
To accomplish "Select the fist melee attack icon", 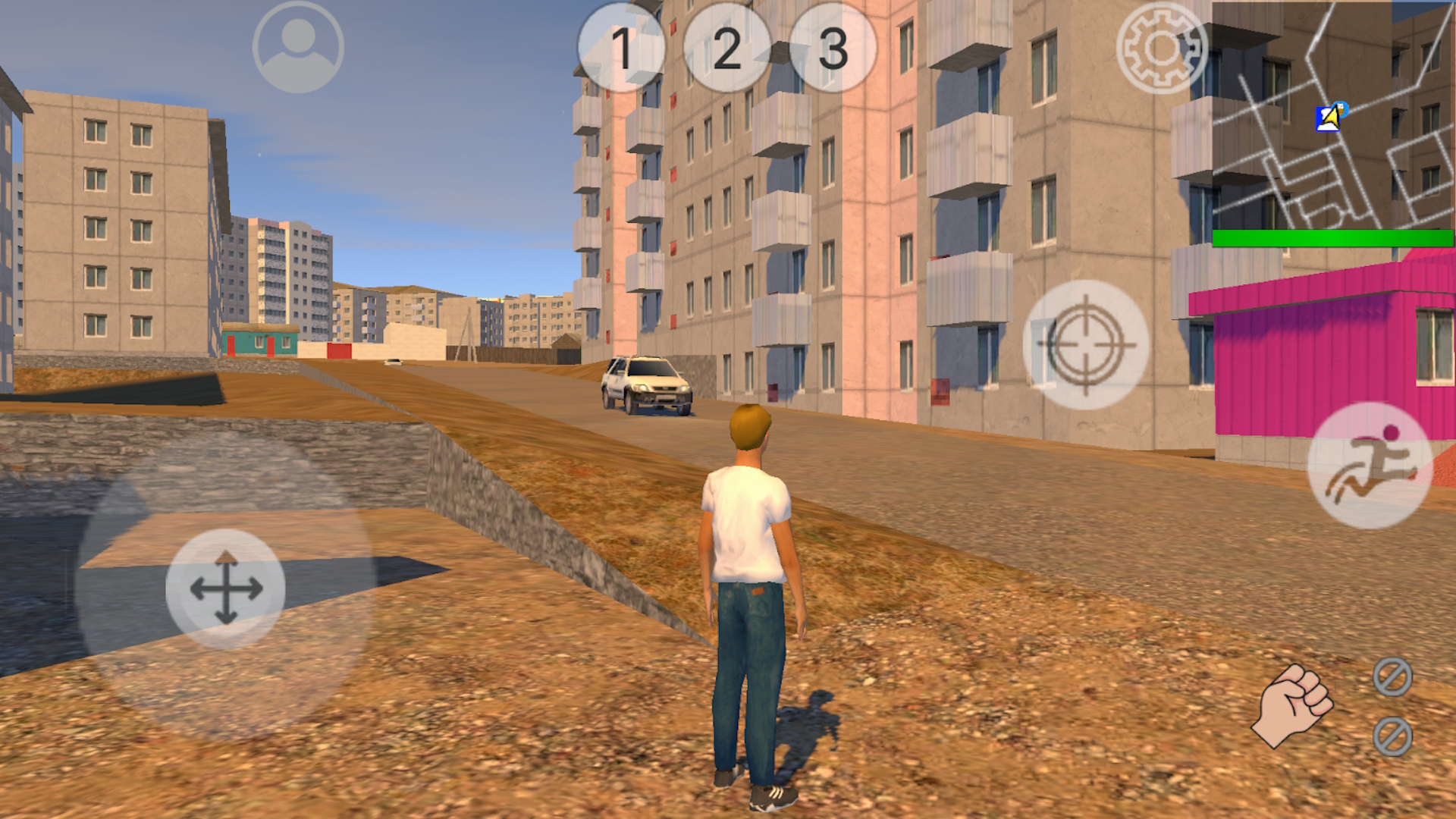I will click(x=1291, y=705).
